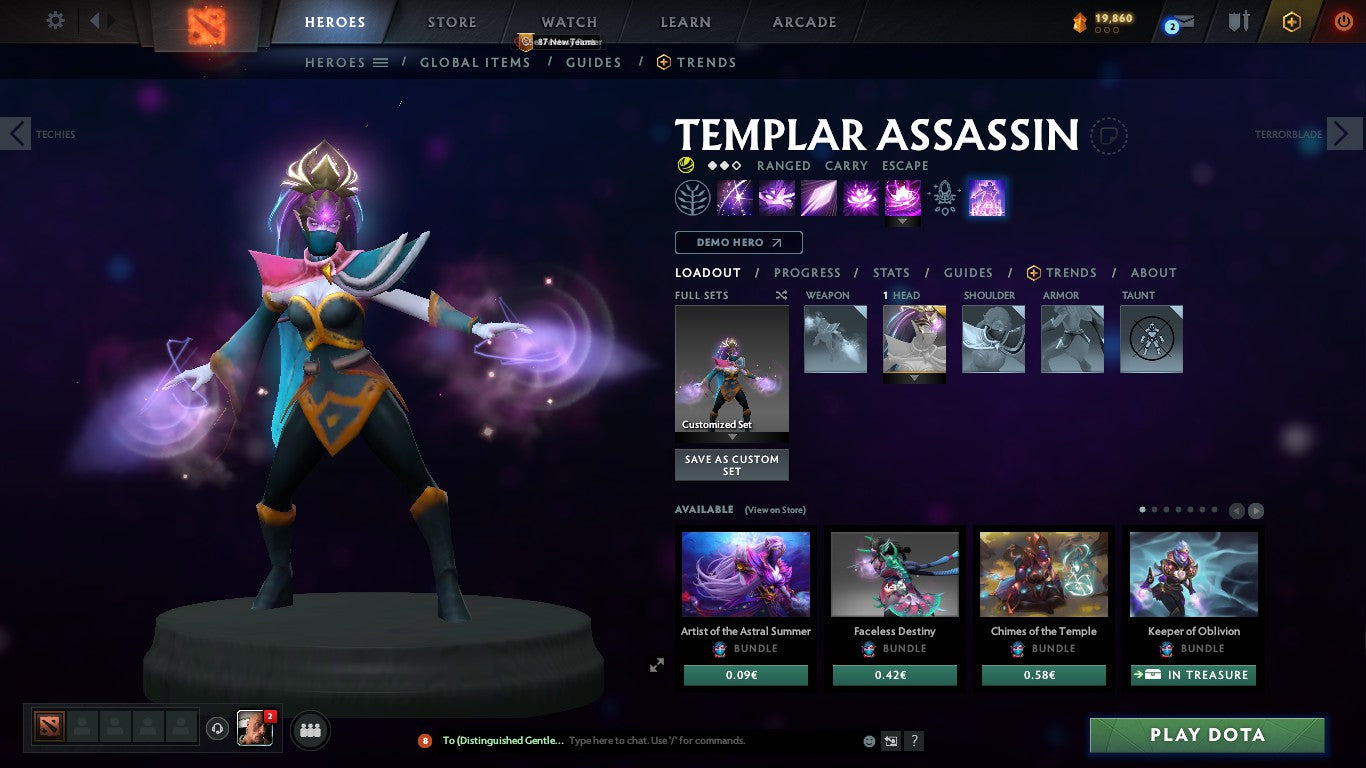Open the armory weapons icon in top bar
This screenshot has width=1366, height=768.
point(1237,22)
